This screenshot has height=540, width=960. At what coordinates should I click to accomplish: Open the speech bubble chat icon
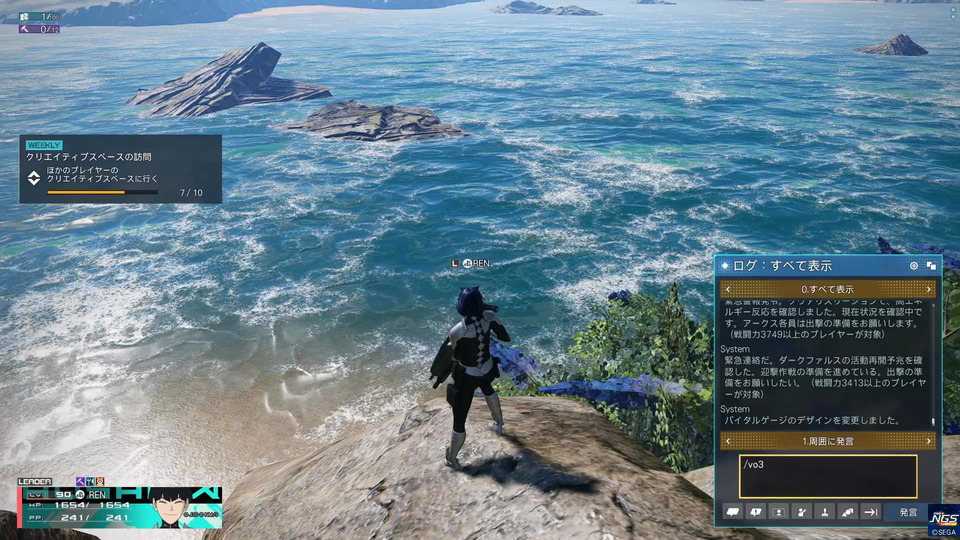click(x=733, y=512)
